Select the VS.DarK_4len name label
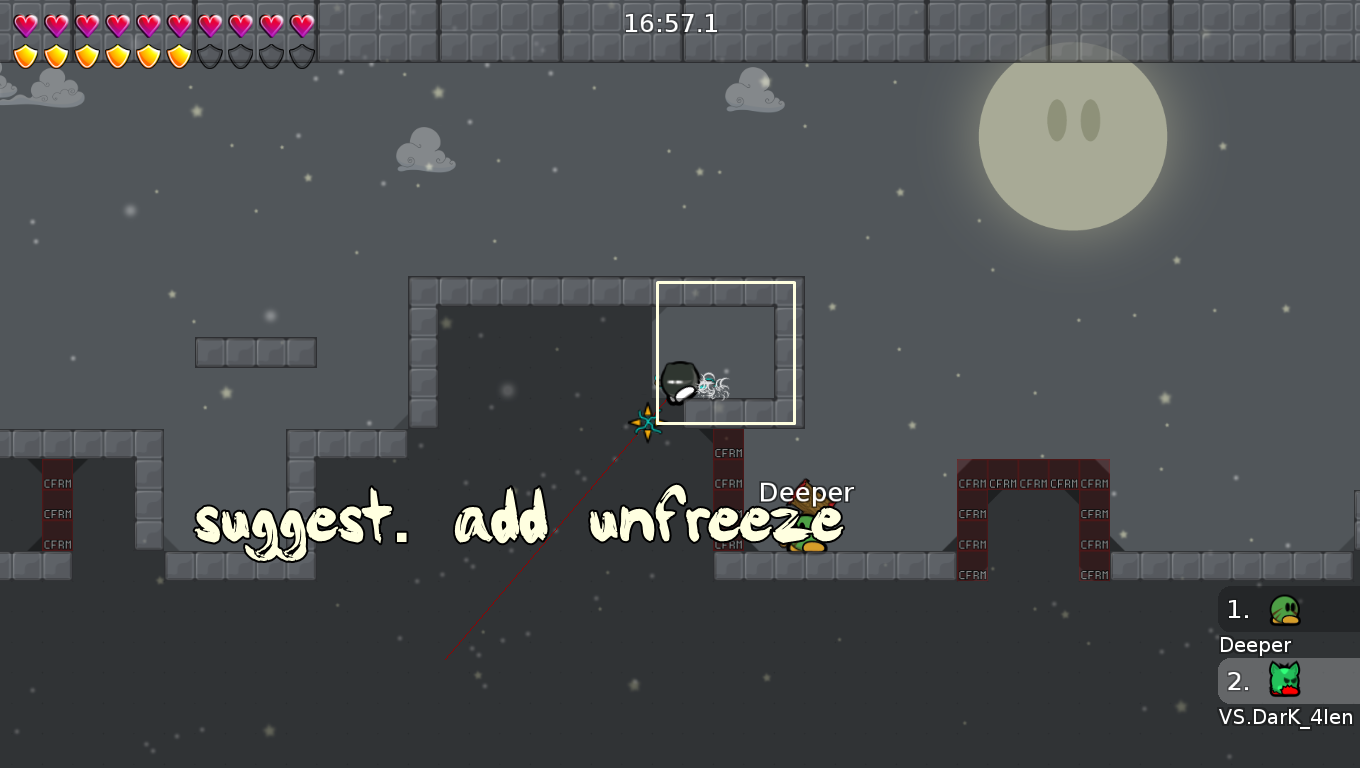1360x768 pixels. [x=1287, y=717]
